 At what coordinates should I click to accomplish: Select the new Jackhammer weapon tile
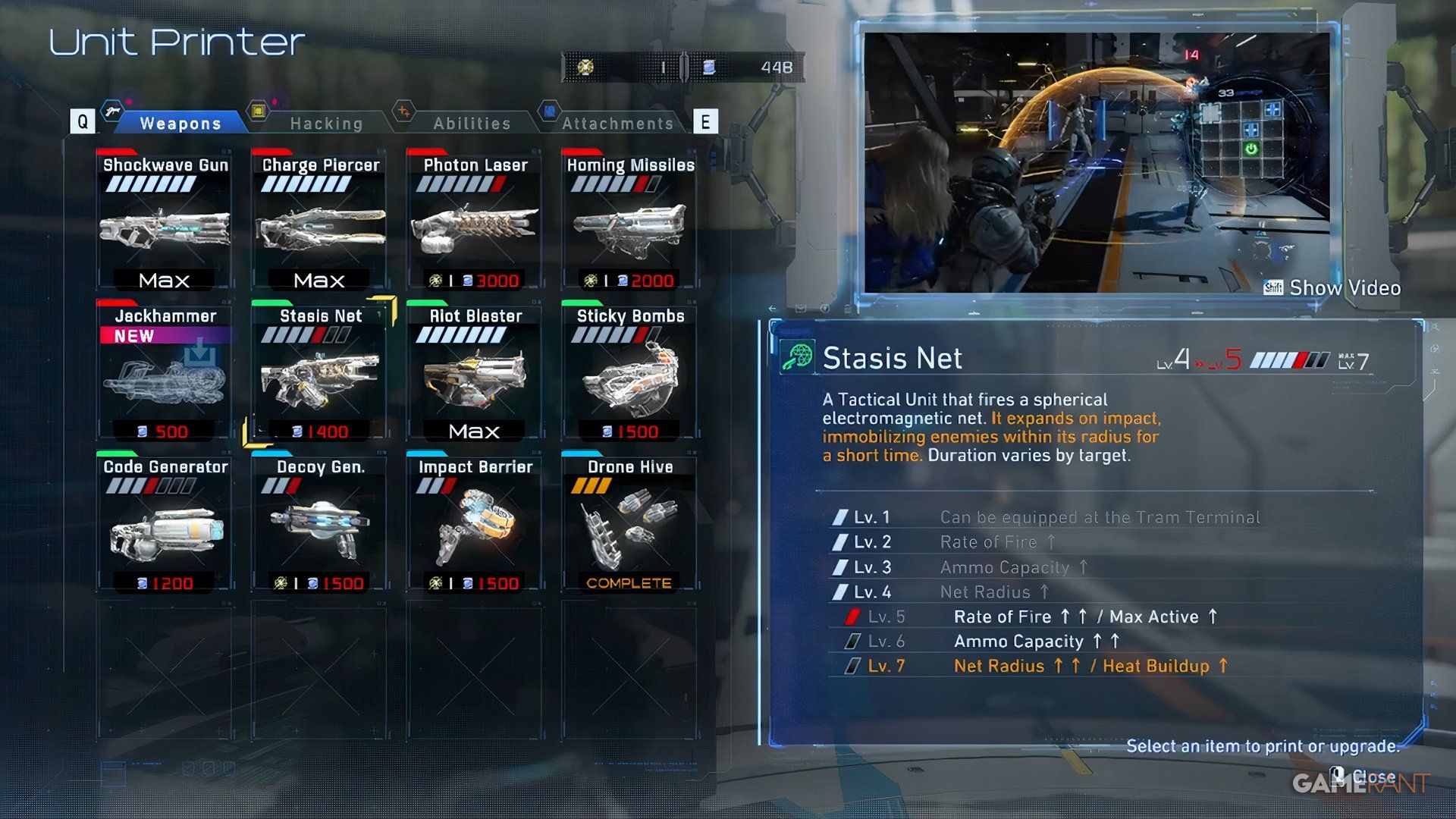pos(165,373)
